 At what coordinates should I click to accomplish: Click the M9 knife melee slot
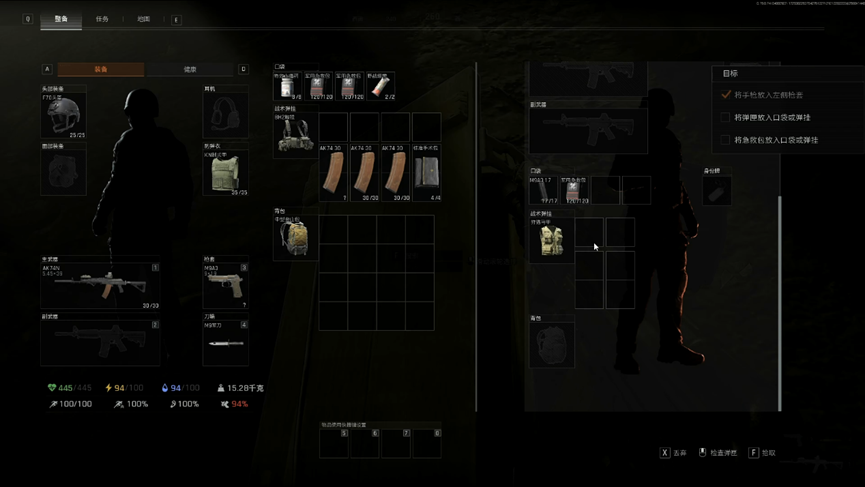tap(225, 342)
